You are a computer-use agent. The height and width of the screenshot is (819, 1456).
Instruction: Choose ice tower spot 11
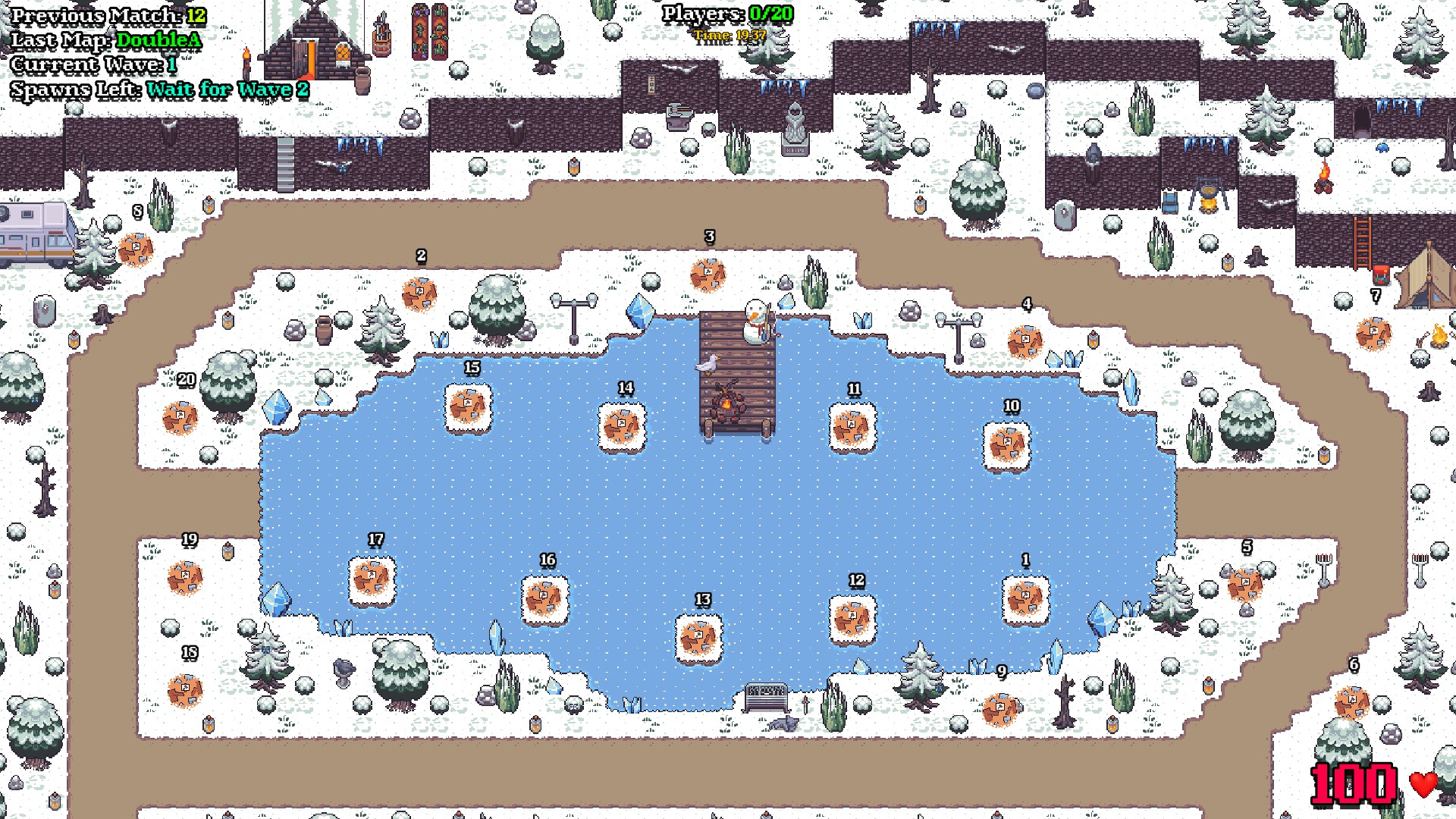(852, 428)
